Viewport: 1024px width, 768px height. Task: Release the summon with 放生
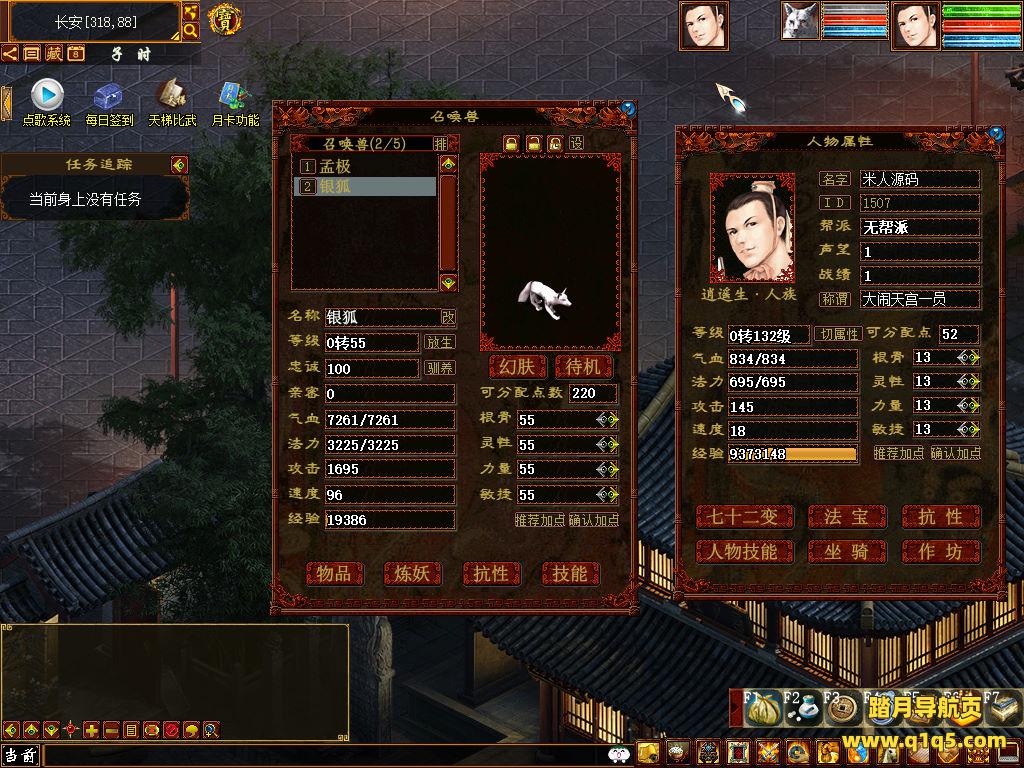440,342
